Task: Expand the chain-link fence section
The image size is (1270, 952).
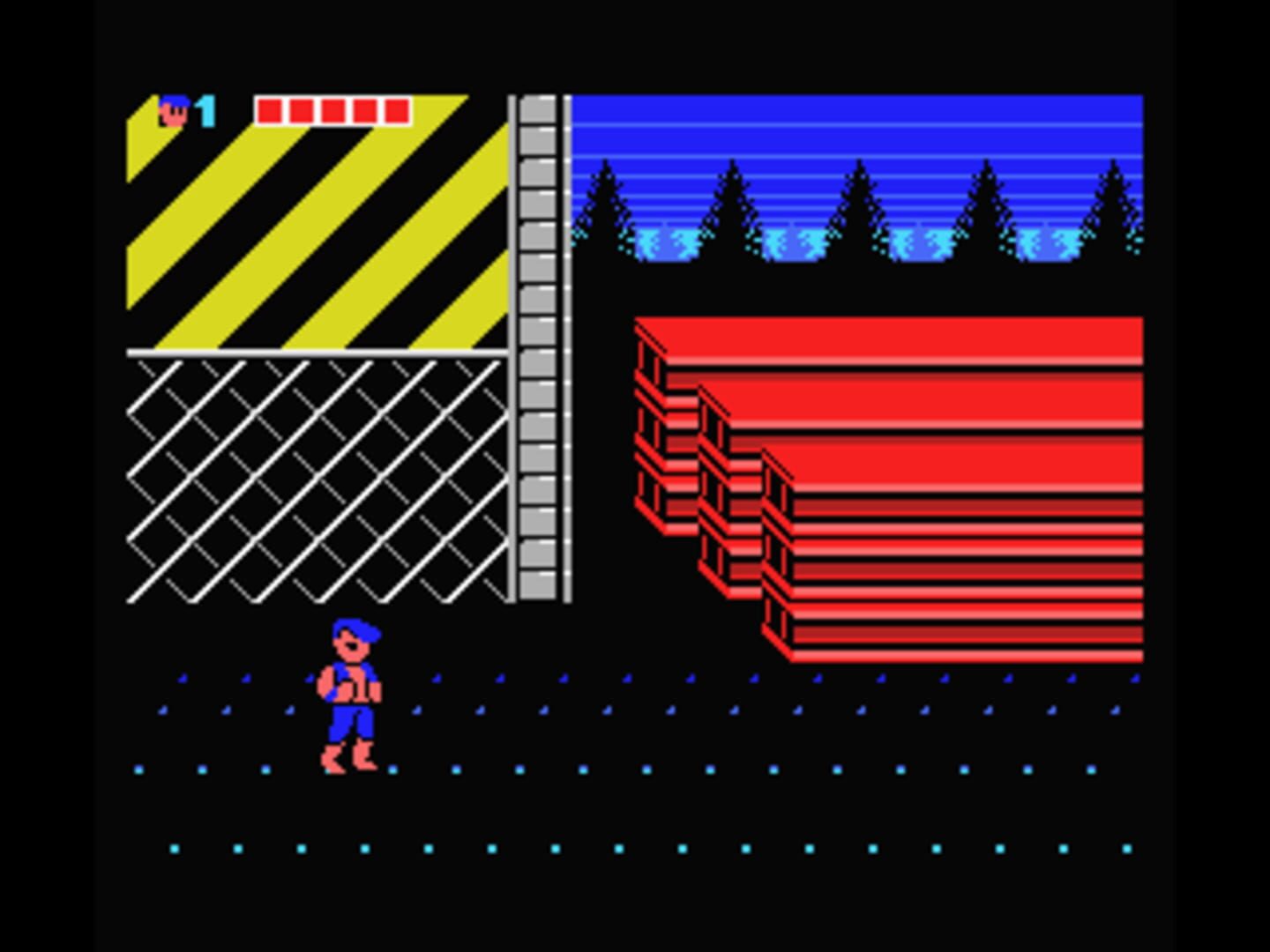Action: point(317,476)
